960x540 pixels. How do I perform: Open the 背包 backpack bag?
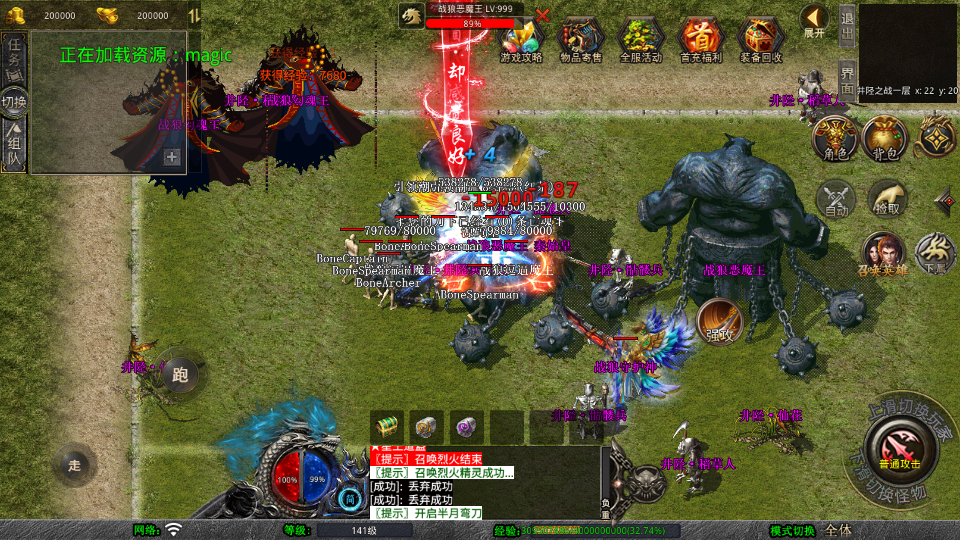[x=885, y=137]
